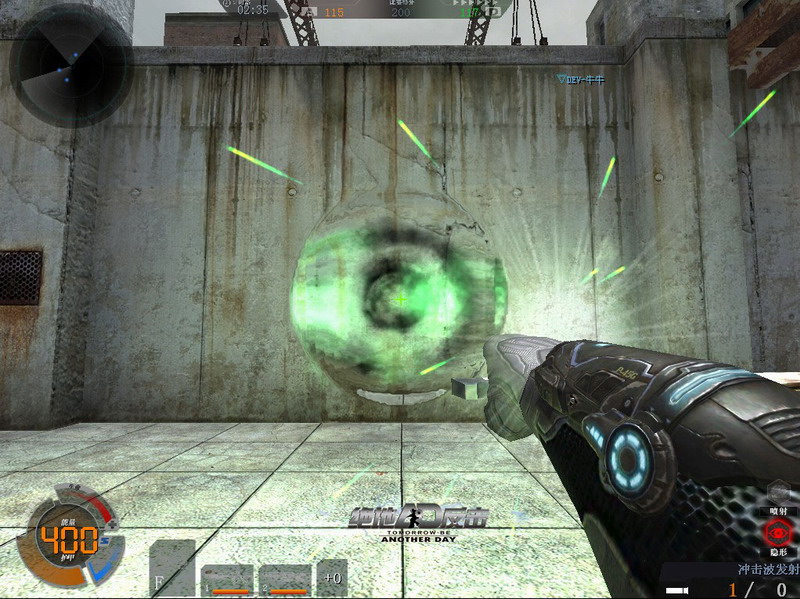Viewport: 800px width, 599px height.
Task: Select the item slot labeled F
Action: click(x=171, y=568)
